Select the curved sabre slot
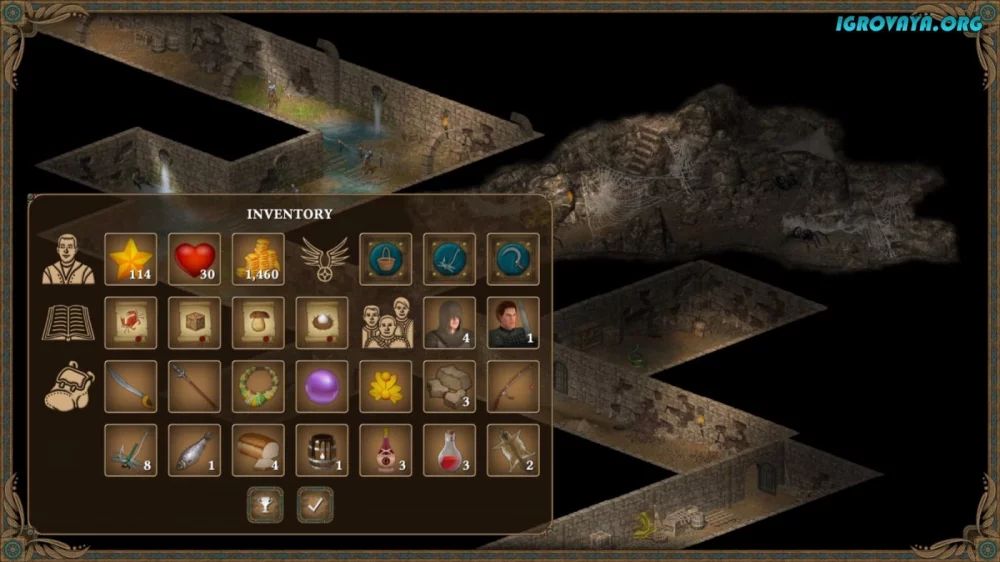The image size is (1000, 562). (x=130, y=386)
